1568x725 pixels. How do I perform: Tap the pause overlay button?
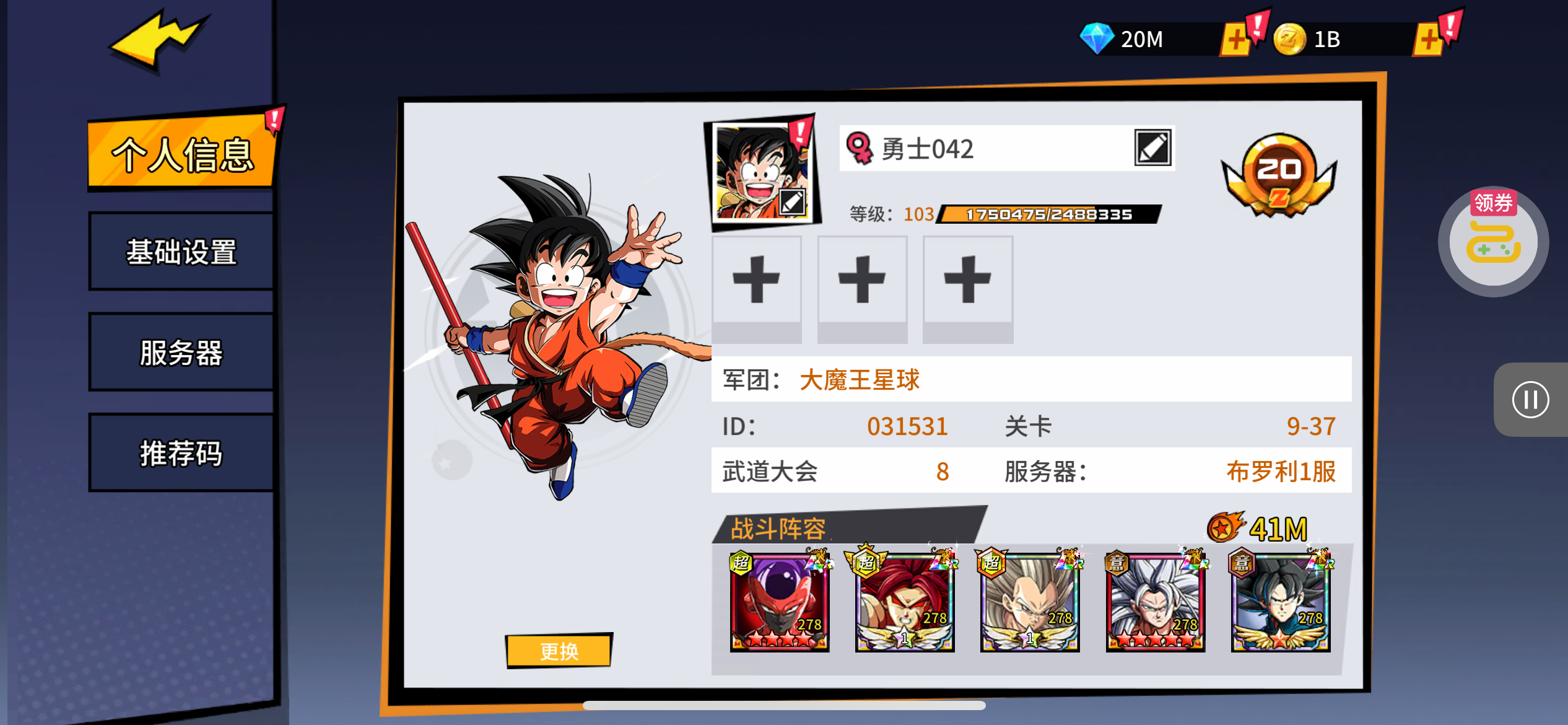[x=1530, y=400]
